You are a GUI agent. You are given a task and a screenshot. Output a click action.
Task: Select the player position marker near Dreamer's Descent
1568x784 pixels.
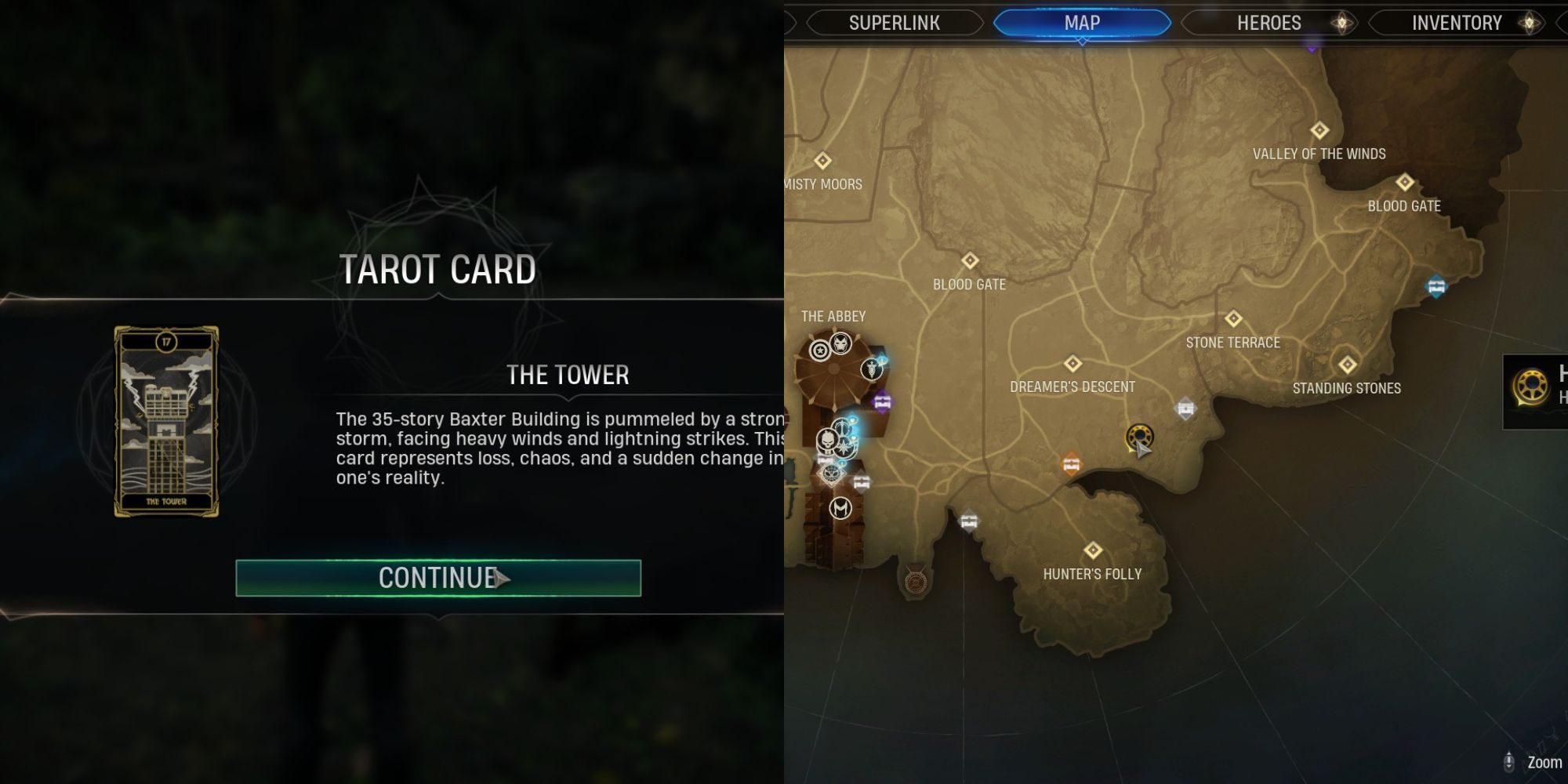1141,449
